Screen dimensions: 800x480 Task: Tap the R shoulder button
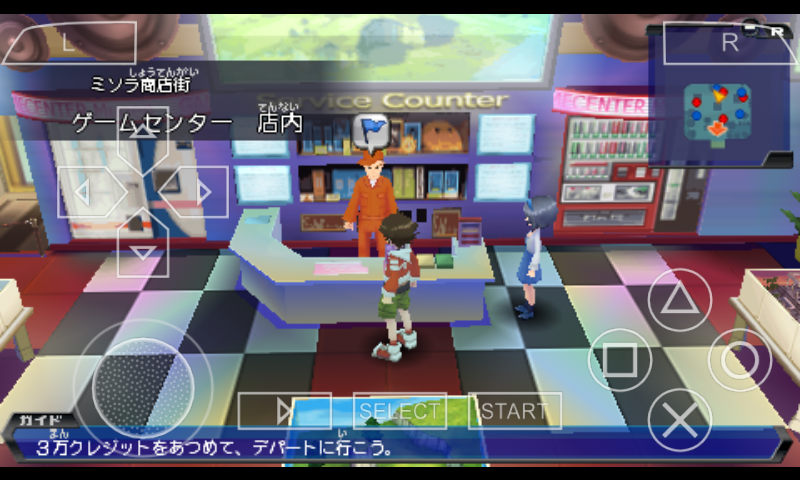(728, 42)
